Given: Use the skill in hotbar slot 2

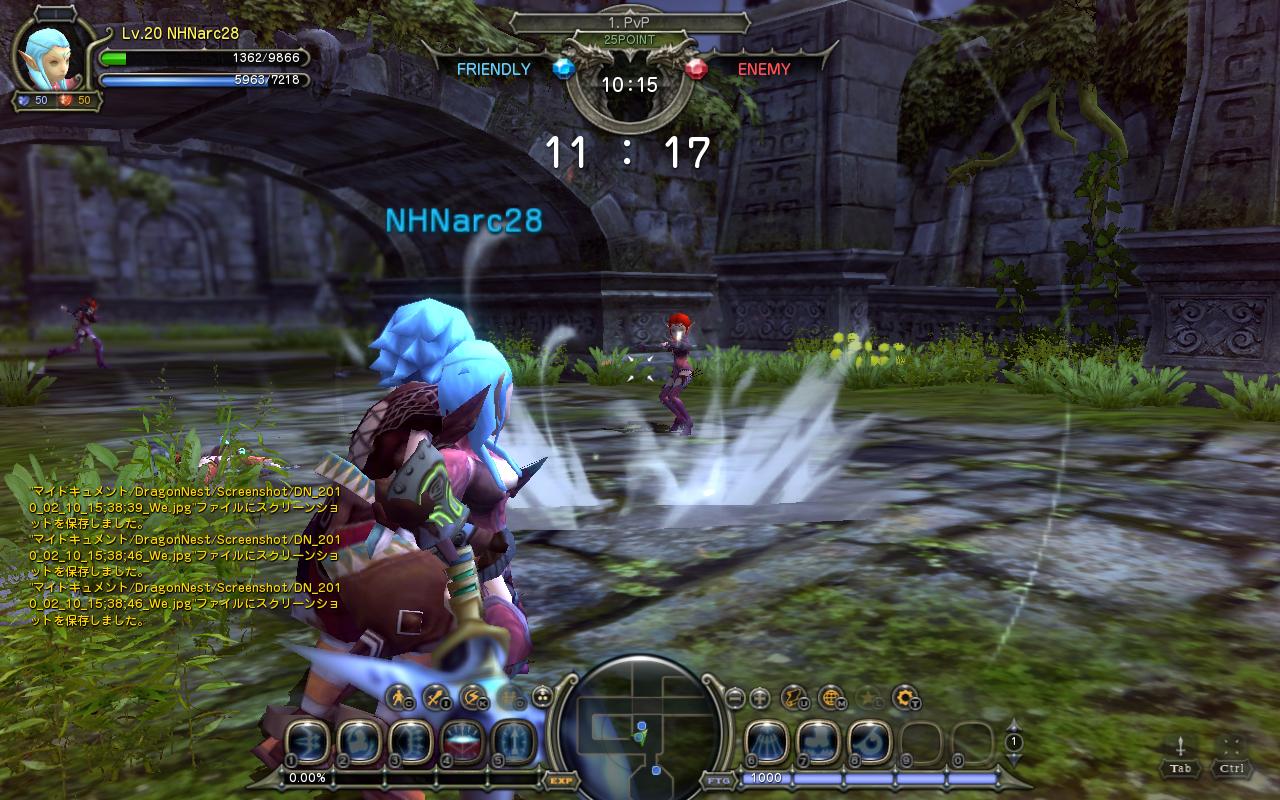Looking at the screenshot, I should click(358, 742).
